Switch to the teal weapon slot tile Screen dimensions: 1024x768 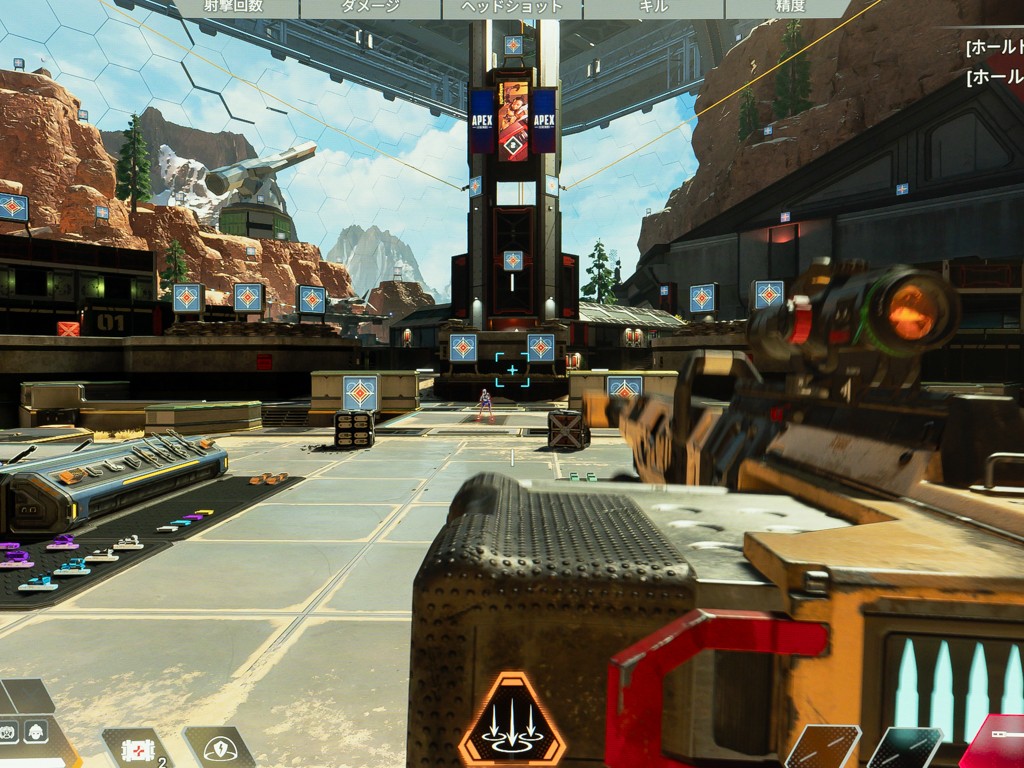pyautogui.click(x=905, y=748)
